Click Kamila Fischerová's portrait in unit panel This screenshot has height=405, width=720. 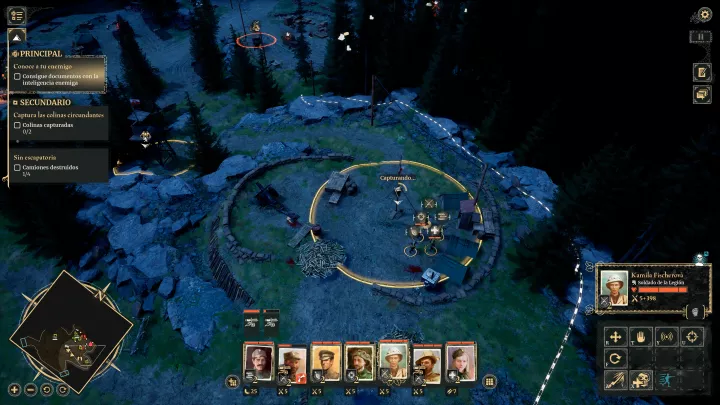tap(614, 286)
